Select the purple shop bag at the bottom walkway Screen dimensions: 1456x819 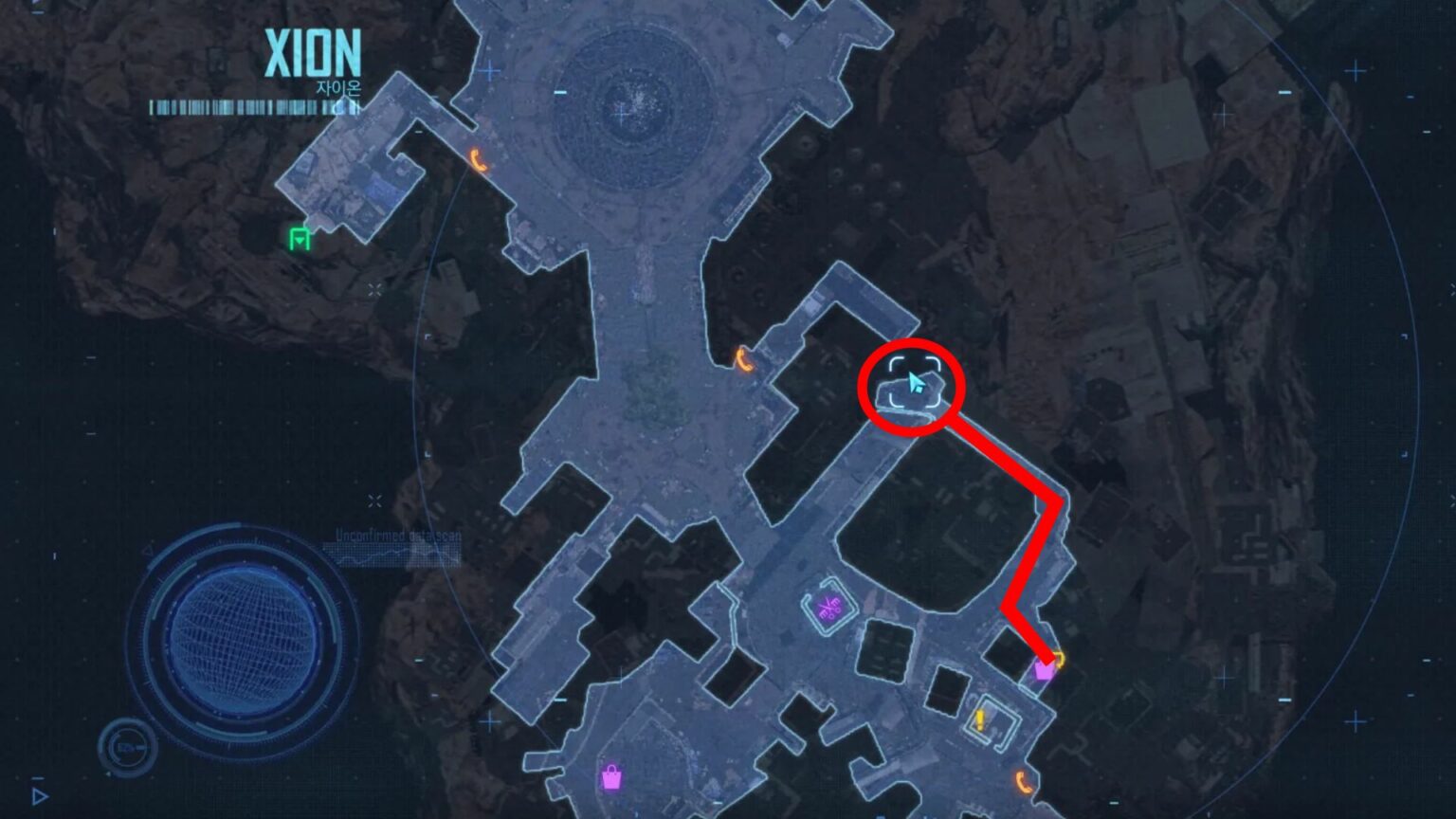(x=612, y=778)
